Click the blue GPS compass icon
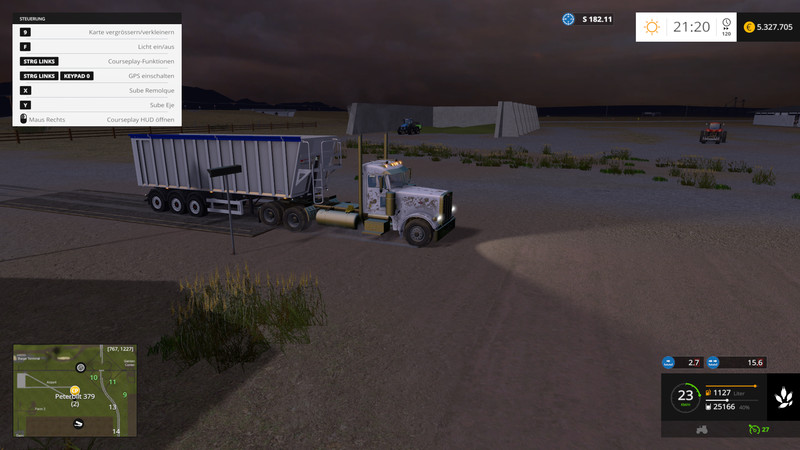This screenshot has height=450, width=800. 569,19
